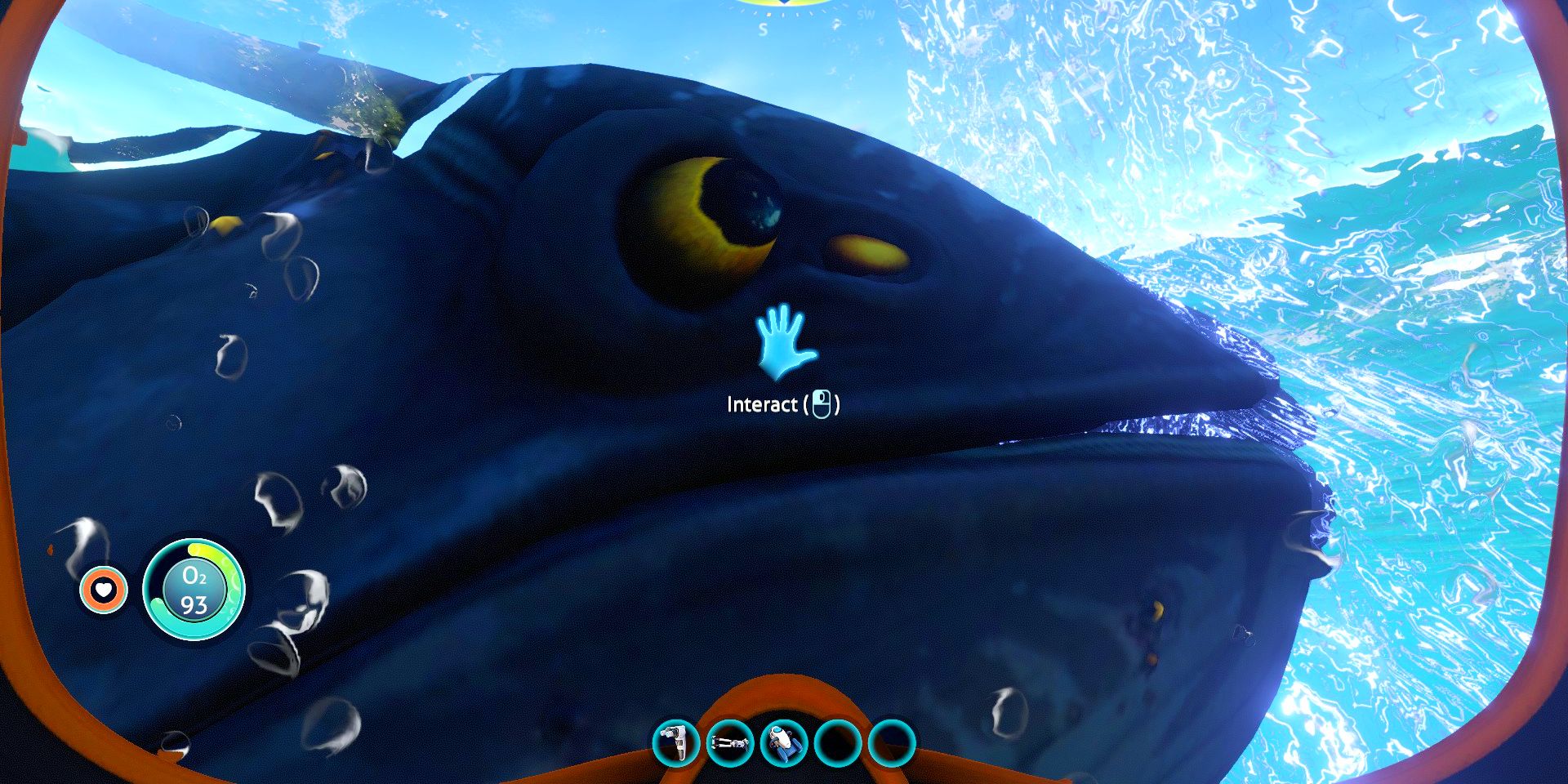Click the empty fourth quickslot circle
1568x784 pixels.
click(x=835, y=744)
